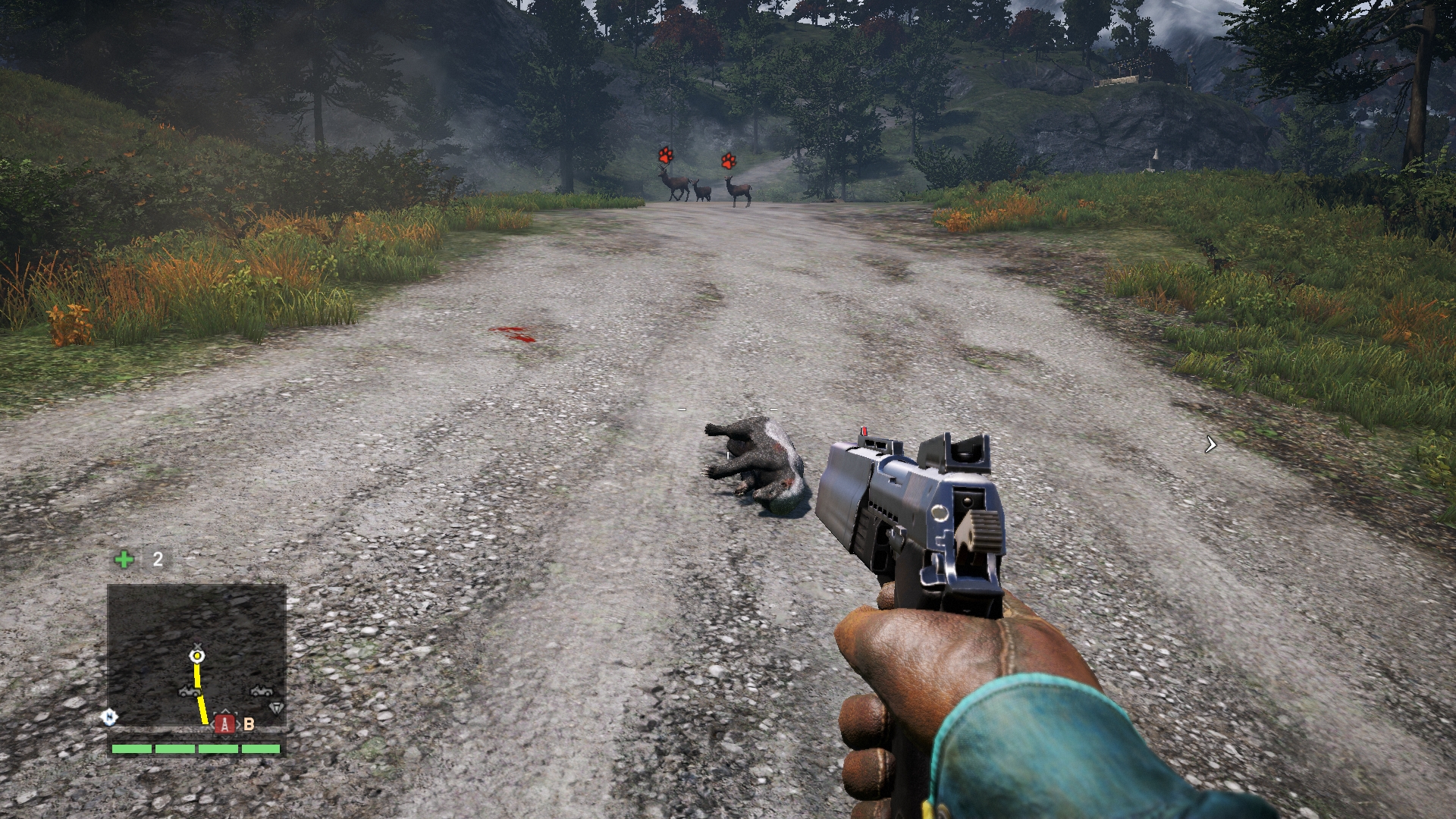Click the north compass indicator on minimap

click(x=109, y=717)
